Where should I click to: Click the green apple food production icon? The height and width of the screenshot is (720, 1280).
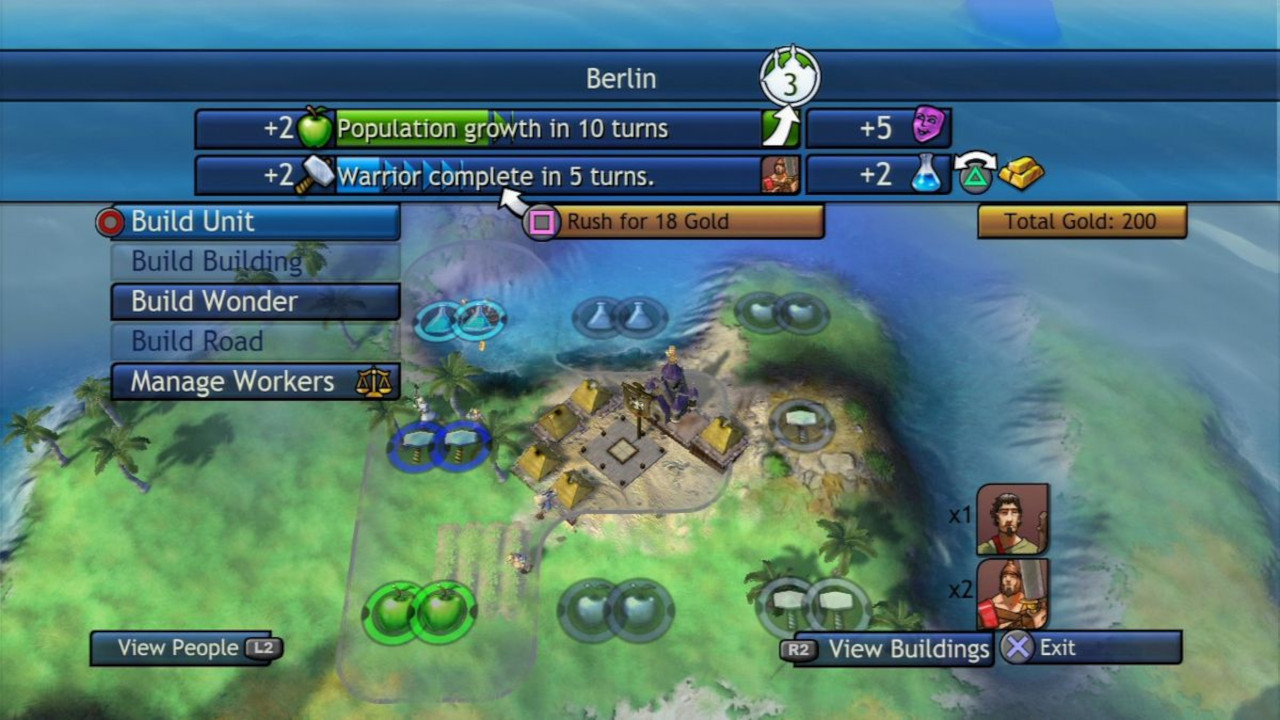click(316, 128)
